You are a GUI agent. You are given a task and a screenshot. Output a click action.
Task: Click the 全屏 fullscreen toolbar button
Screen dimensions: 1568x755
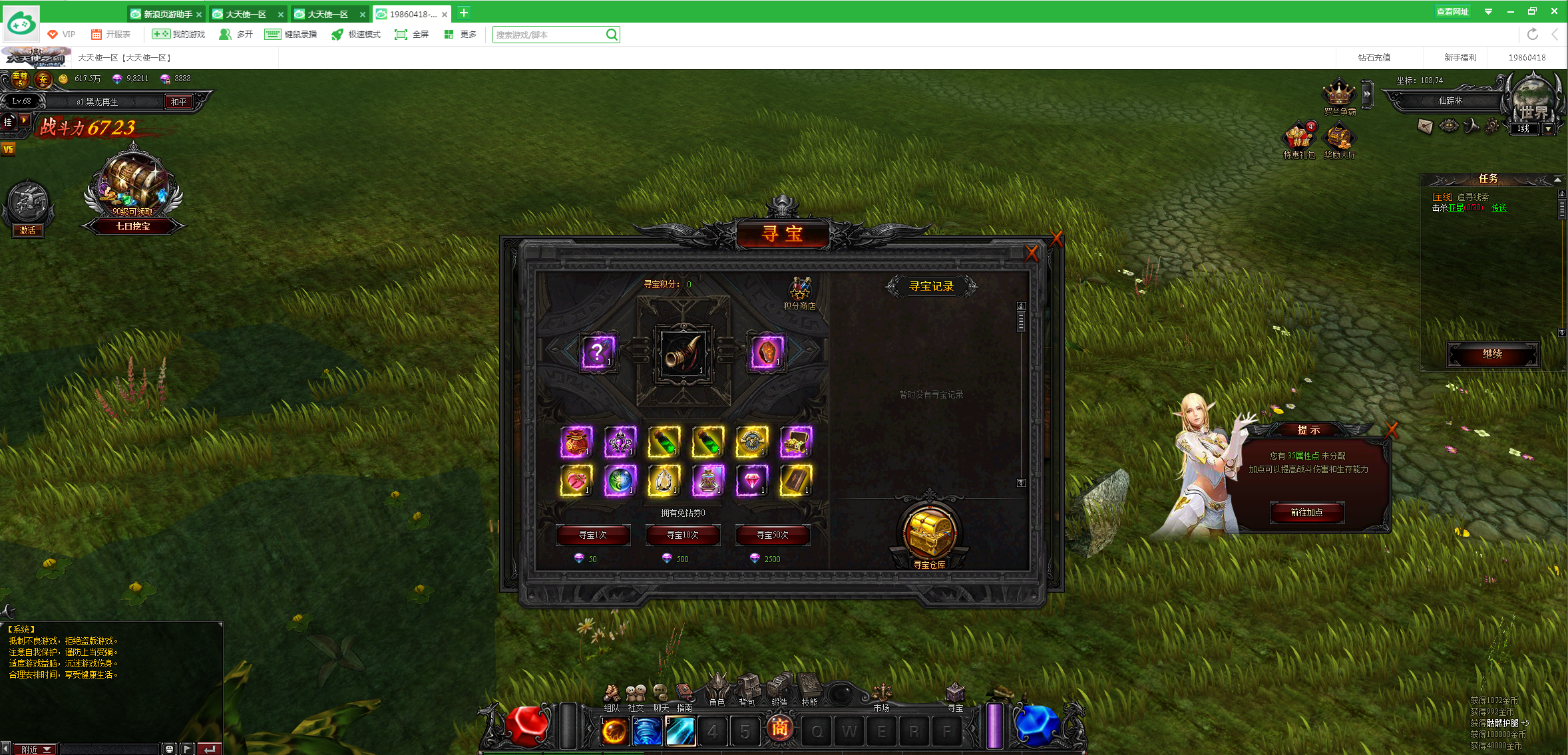[x=412, y=35]
